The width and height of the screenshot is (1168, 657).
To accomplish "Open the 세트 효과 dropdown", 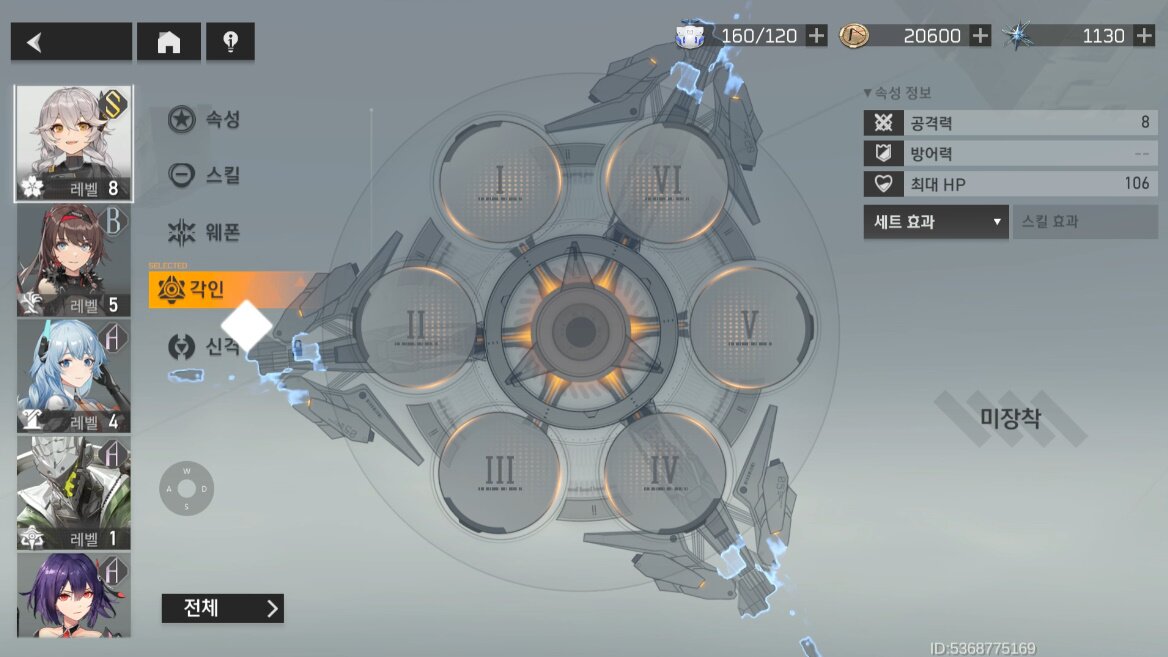I will coord(936,222).
